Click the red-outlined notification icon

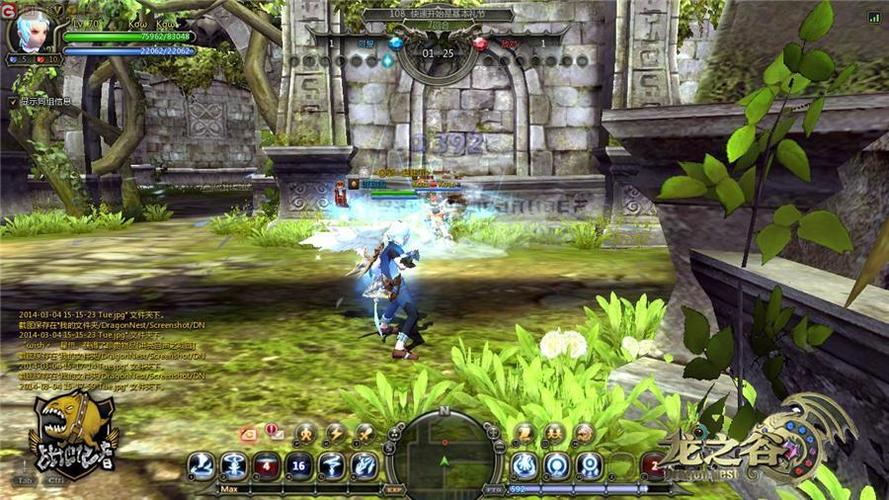tap(248, 433)
